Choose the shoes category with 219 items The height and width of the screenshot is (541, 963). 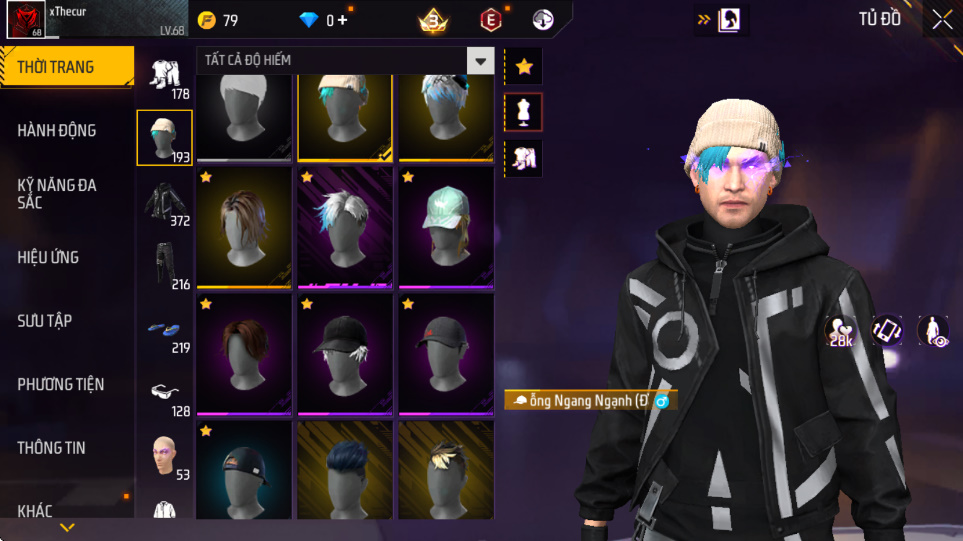(165, 329)
